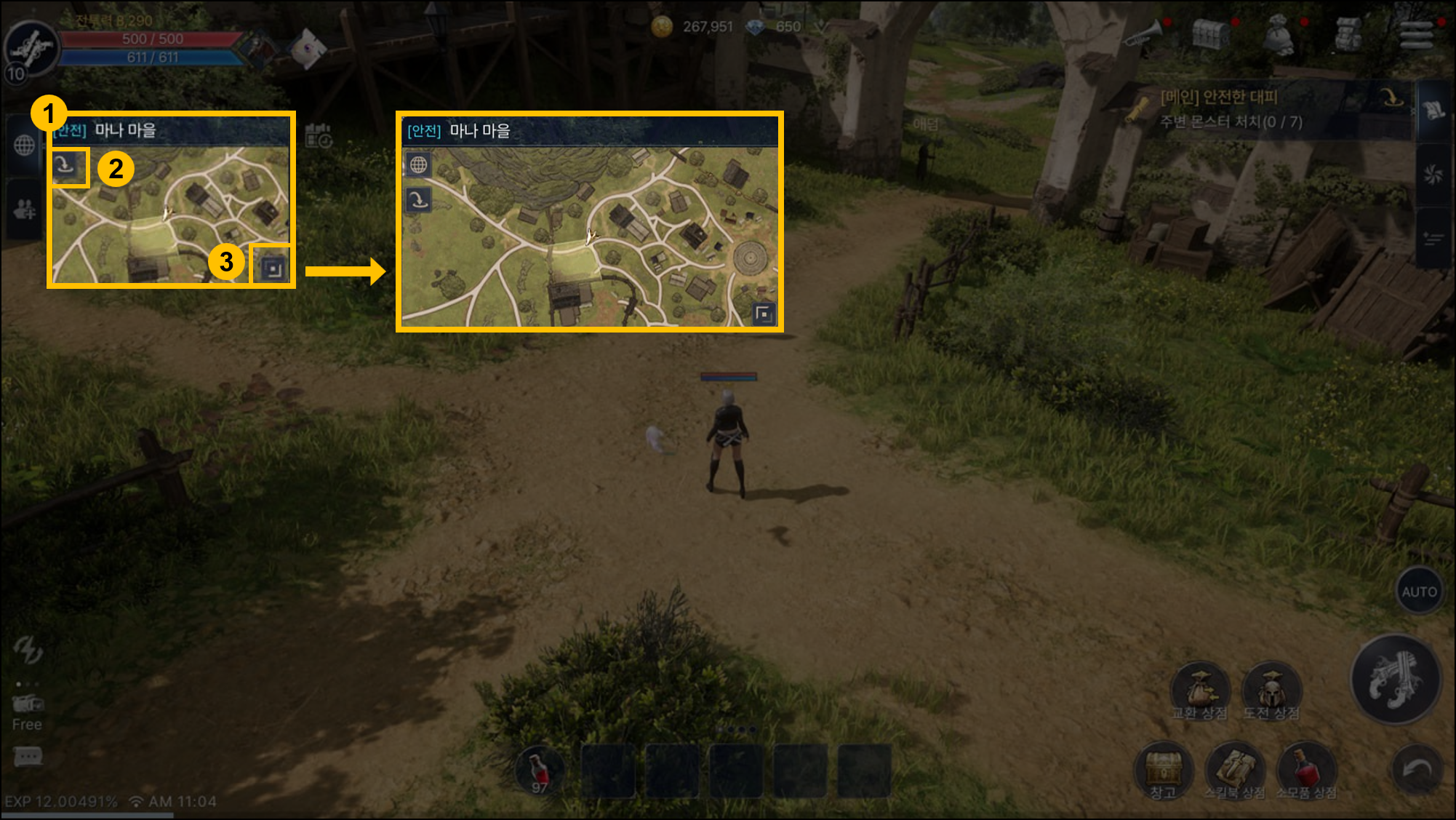Open the hamburger main menu
Viewport: 1456px width, 820px height.
[x=1416, y=34]
